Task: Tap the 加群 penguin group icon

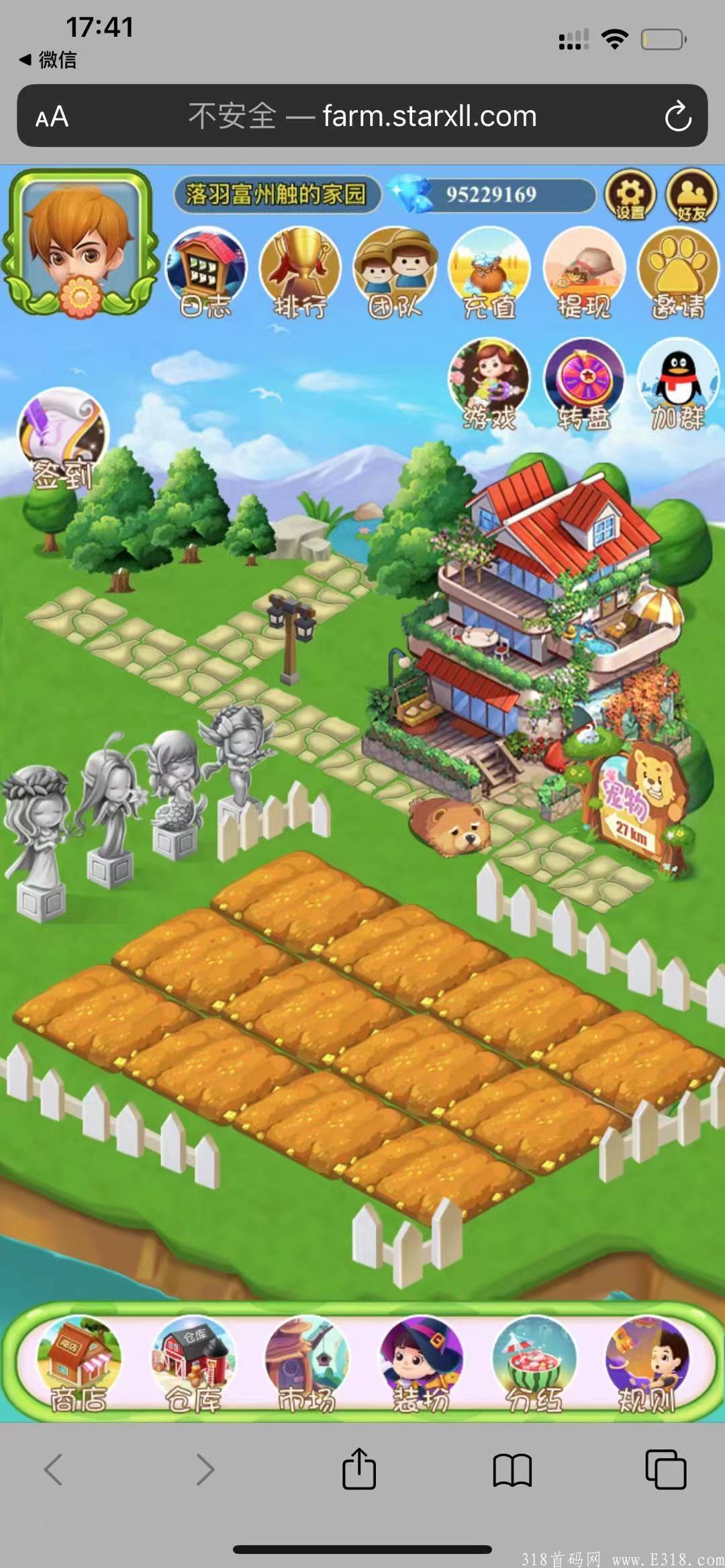Action: tap(678, 384)
